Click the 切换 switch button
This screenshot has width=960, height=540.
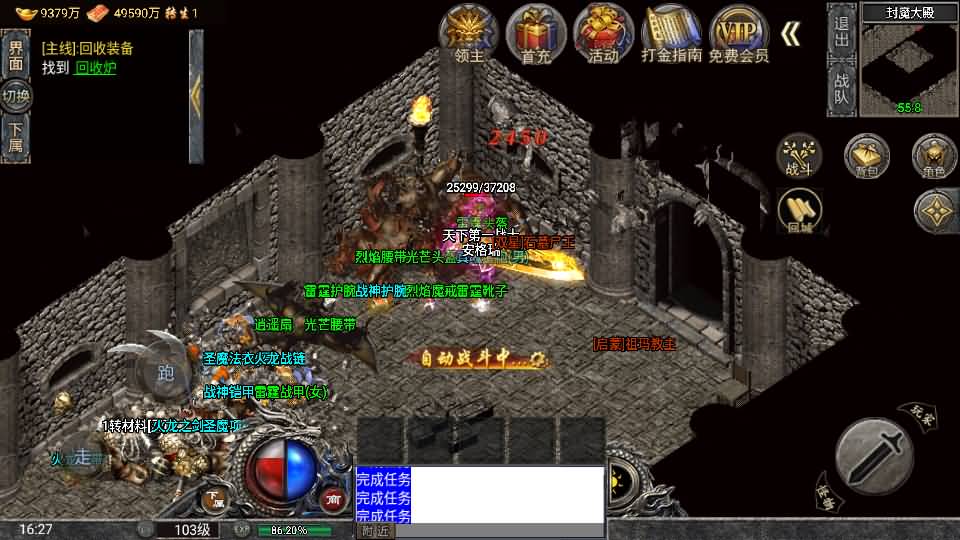(15, 97)
